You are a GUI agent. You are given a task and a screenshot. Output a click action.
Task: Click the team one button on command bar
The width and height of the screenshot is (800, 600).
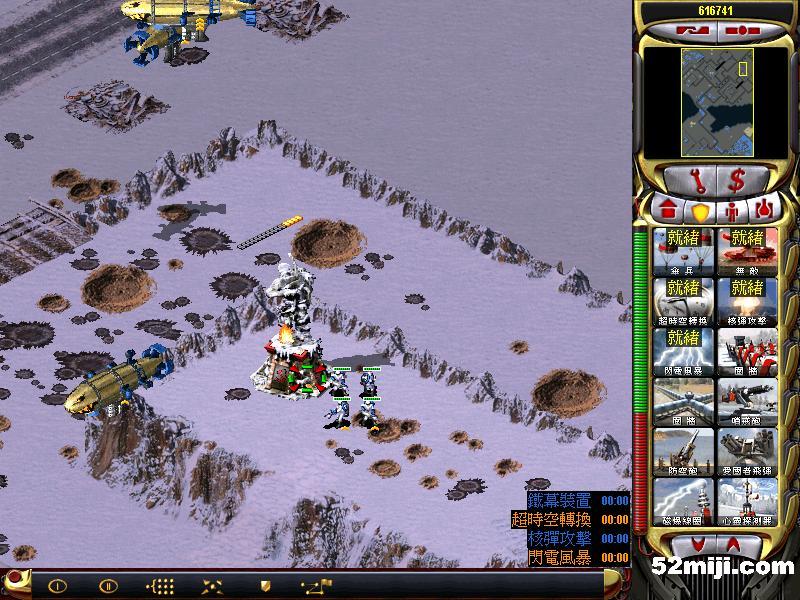58,585
